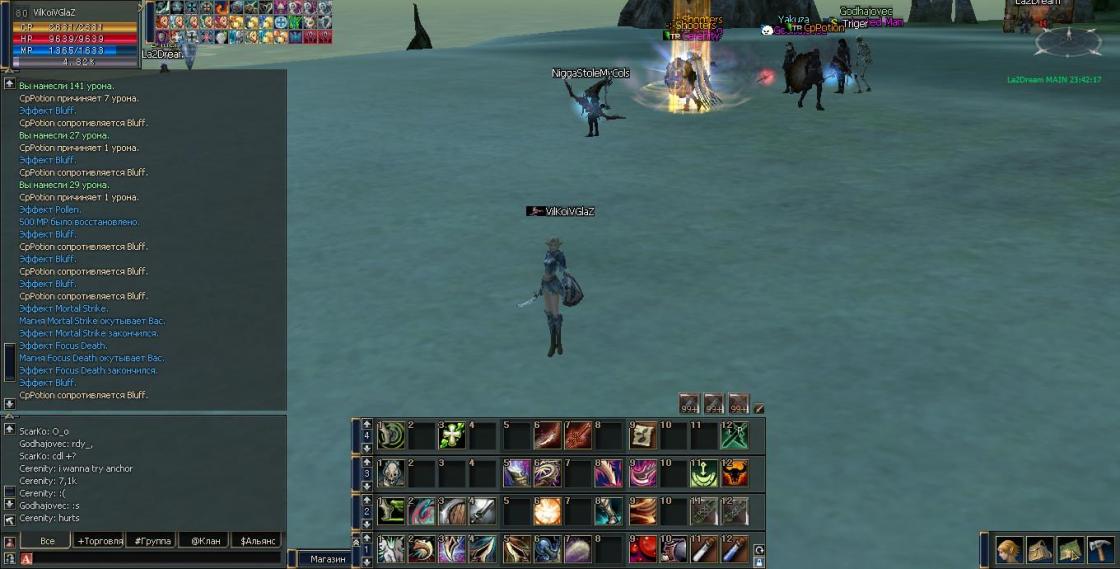The width and height of the screenshot is (1120, 569).
Task: Open the inventory bag icon
Action: tap(1040, 549)
